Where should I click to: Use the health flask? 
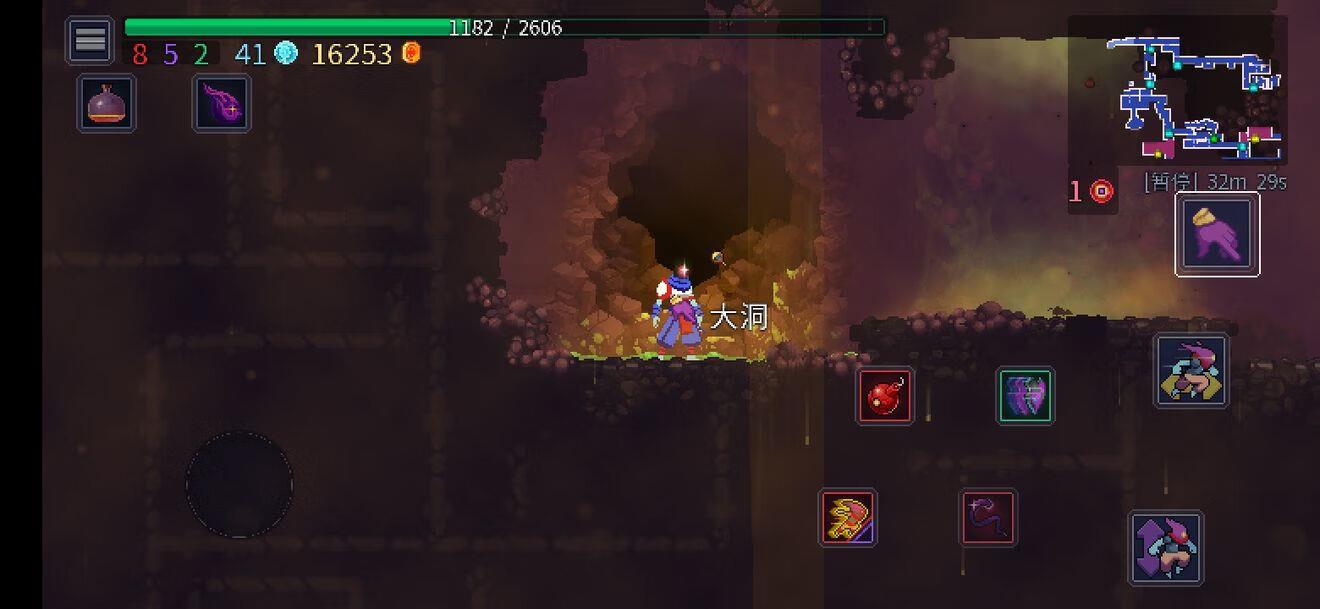pyautogui.click(x=107, y=103)
